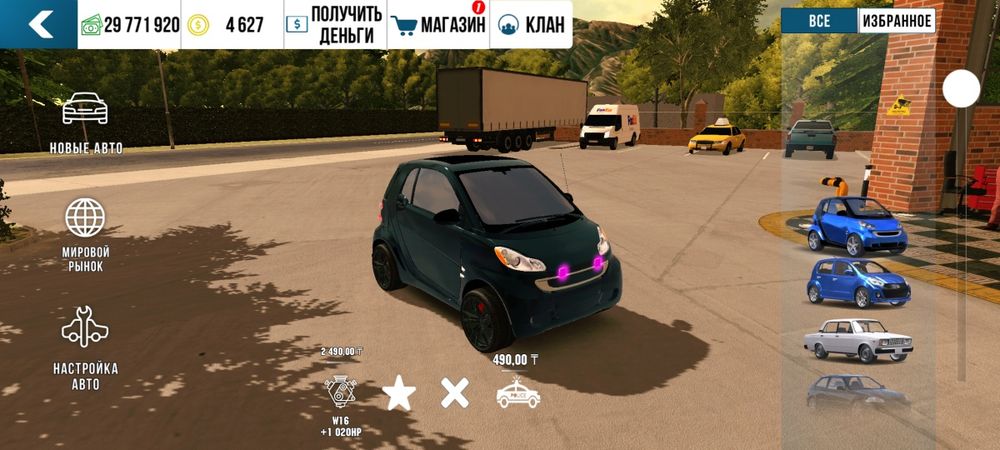Open the Магазин shop
Image resolution: width=1000 pixels, height=450 pixels.
point(438,24)
